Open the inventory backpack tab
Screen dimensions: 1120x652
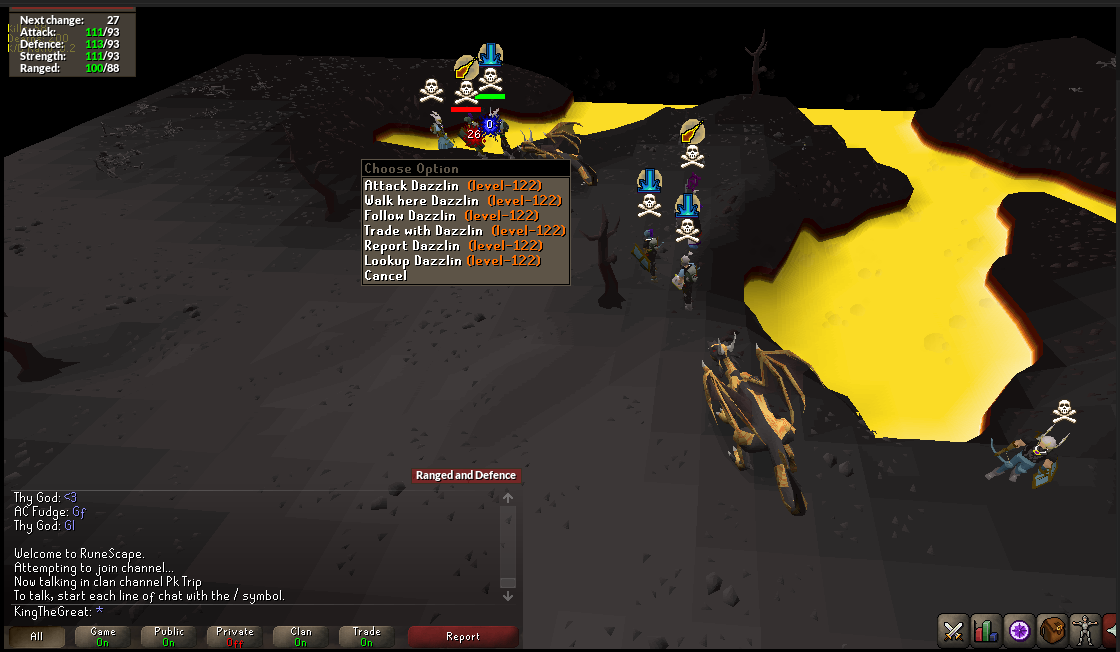[x=1052, y=631]
